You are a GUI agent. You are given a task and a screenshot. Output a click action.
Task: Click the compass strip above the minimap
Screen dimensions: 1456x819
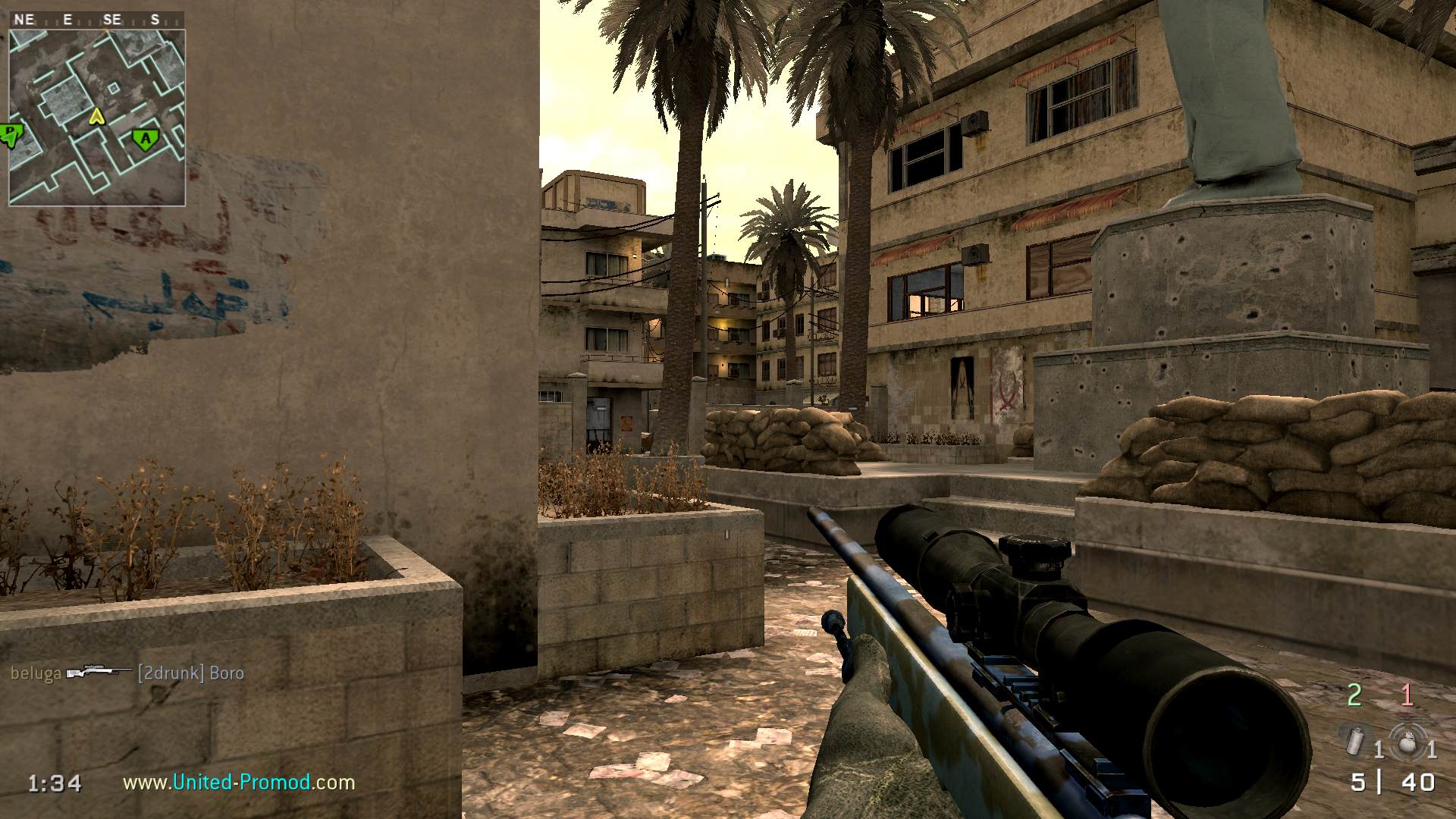pos(97,20)
